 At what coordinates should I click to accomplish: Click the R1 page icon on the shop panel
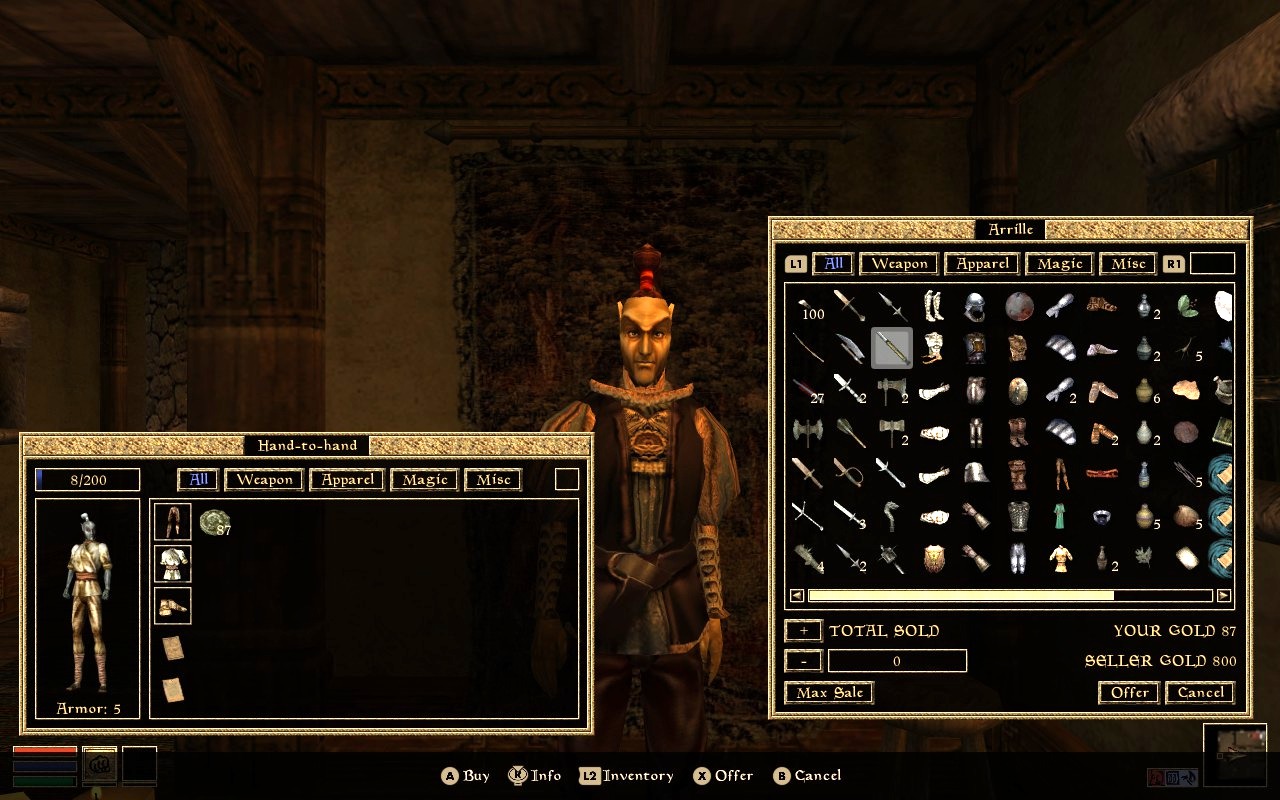point(1174,263)
